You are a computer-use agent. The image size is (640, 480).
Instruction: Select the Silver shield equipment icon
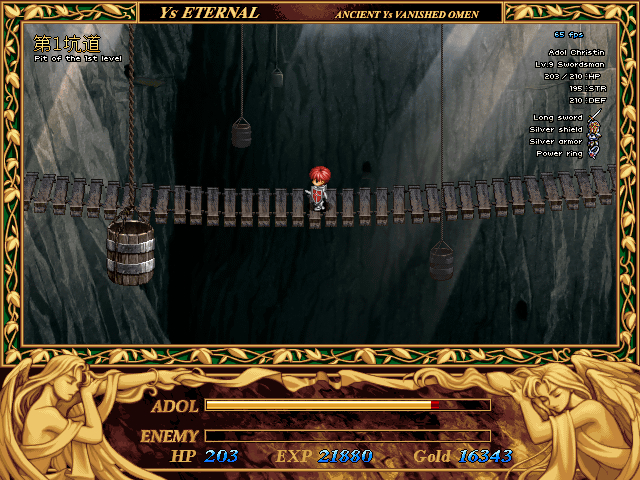(x=594, y=129)
